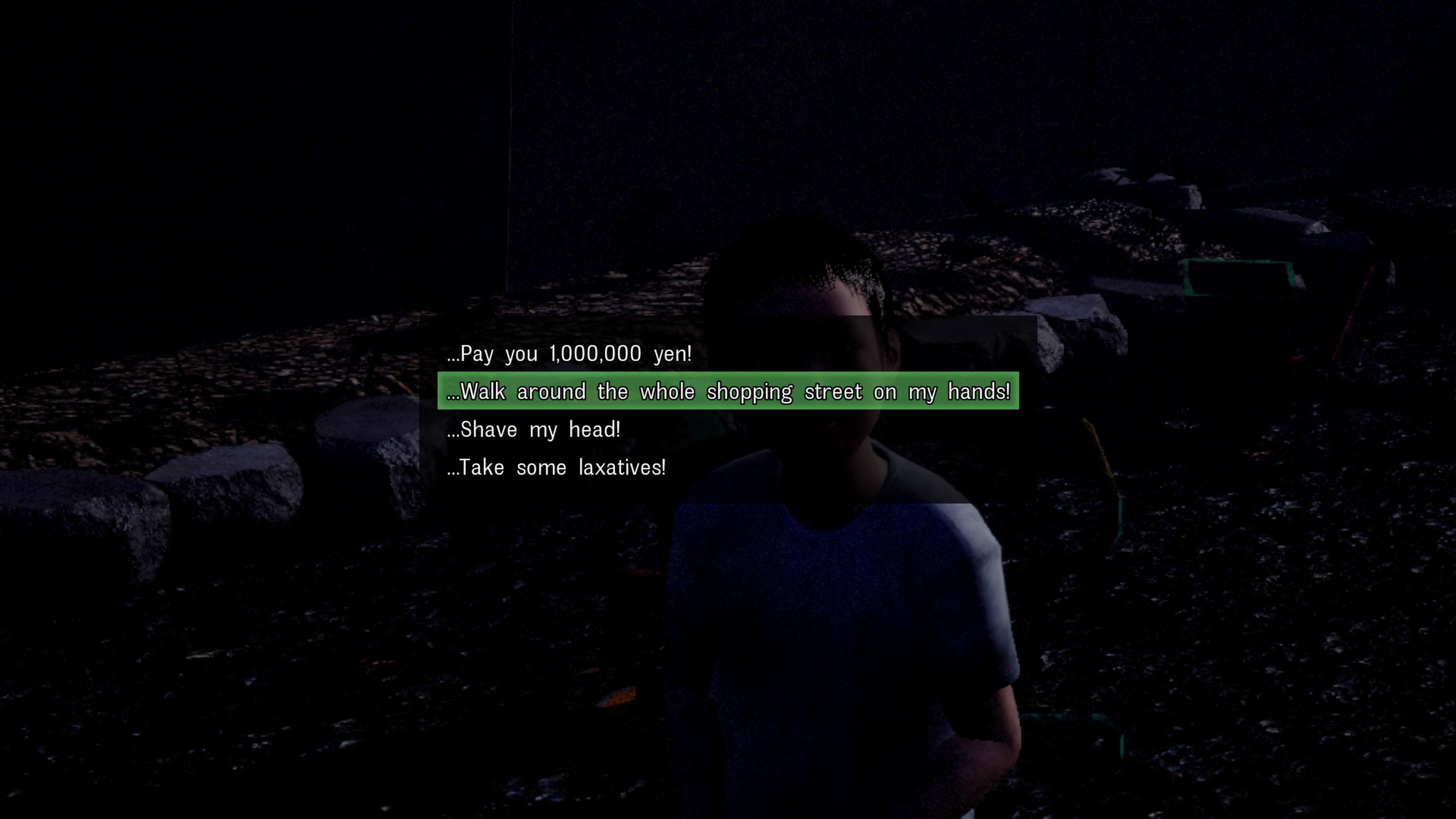This screenshot has width=1456, height=819.
Task: Pick the 'Shave my head!' dialogue choice
Action: coord(533,430)
